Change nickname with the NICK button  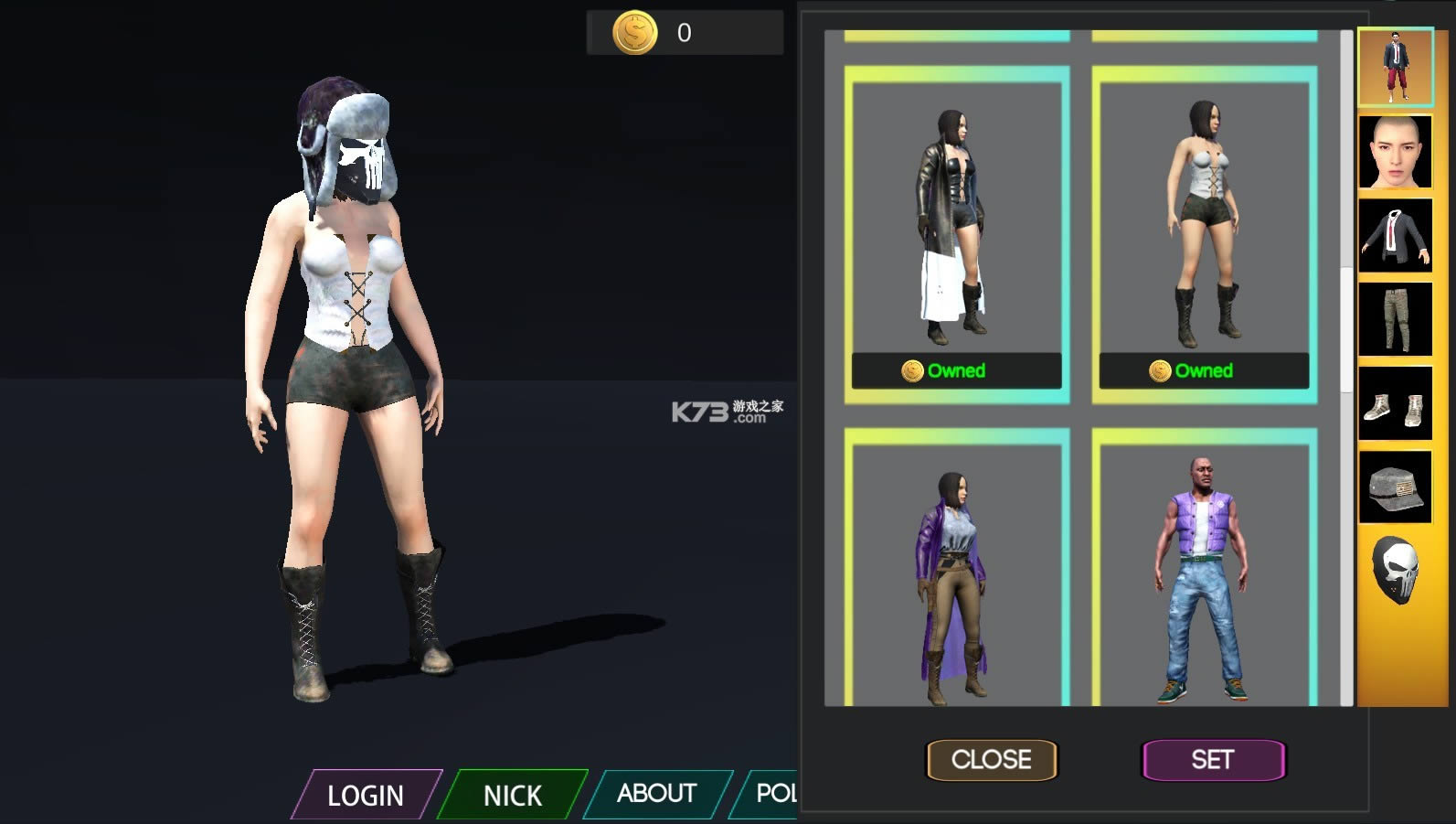(512, 795)
